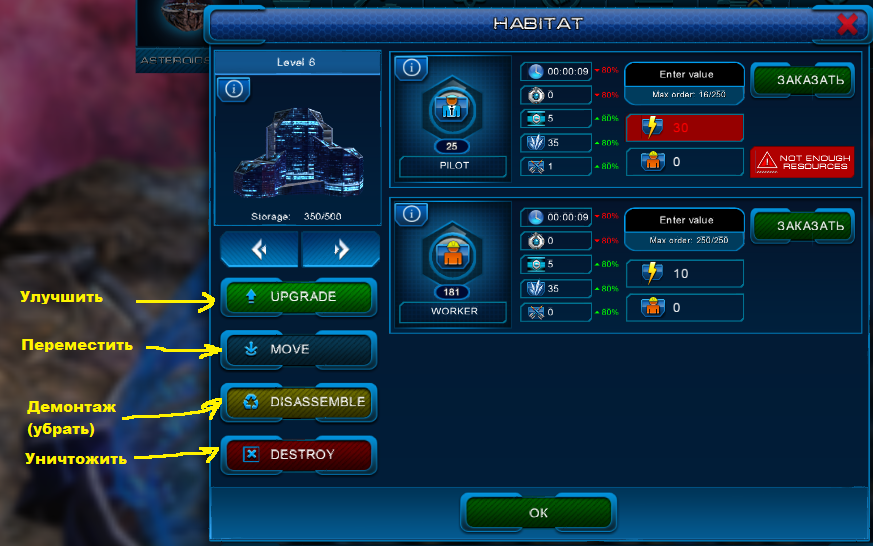Go to the previous building arrow
Viewport: 873px width, 546px height.
(x=260, y=250)
